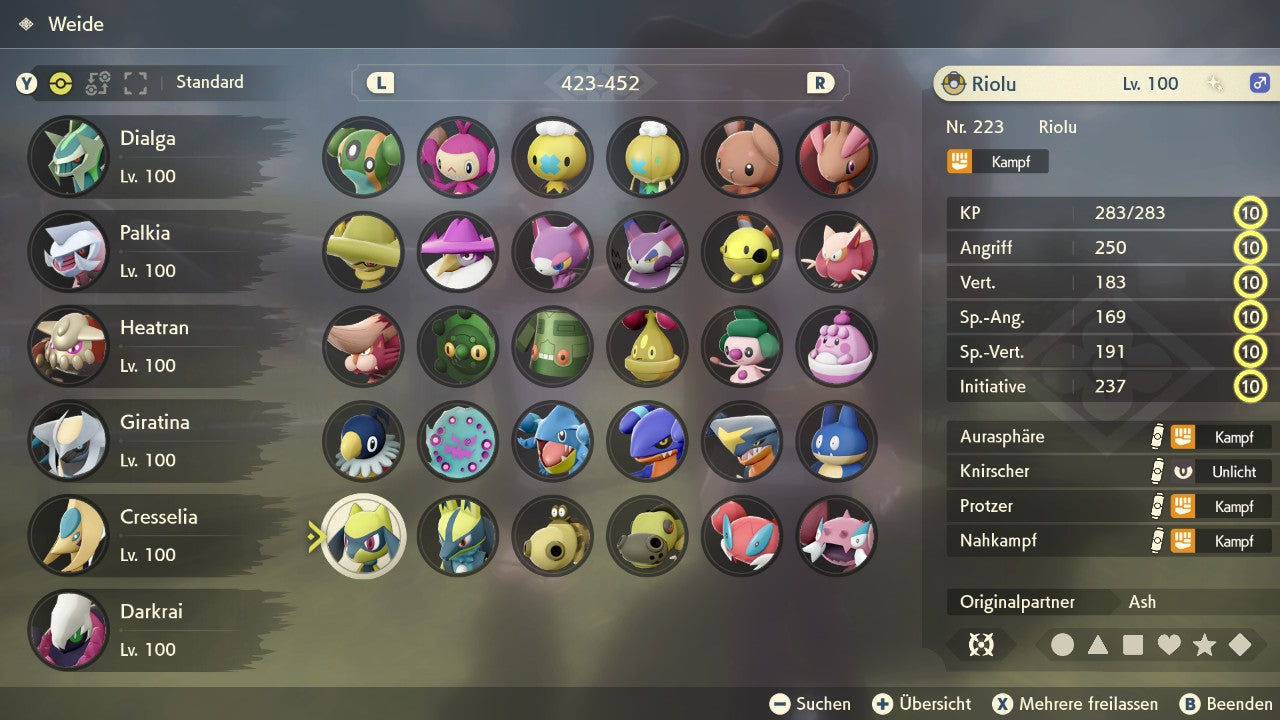Select the Spiritomb pasture slot

(x=458, y=441)
